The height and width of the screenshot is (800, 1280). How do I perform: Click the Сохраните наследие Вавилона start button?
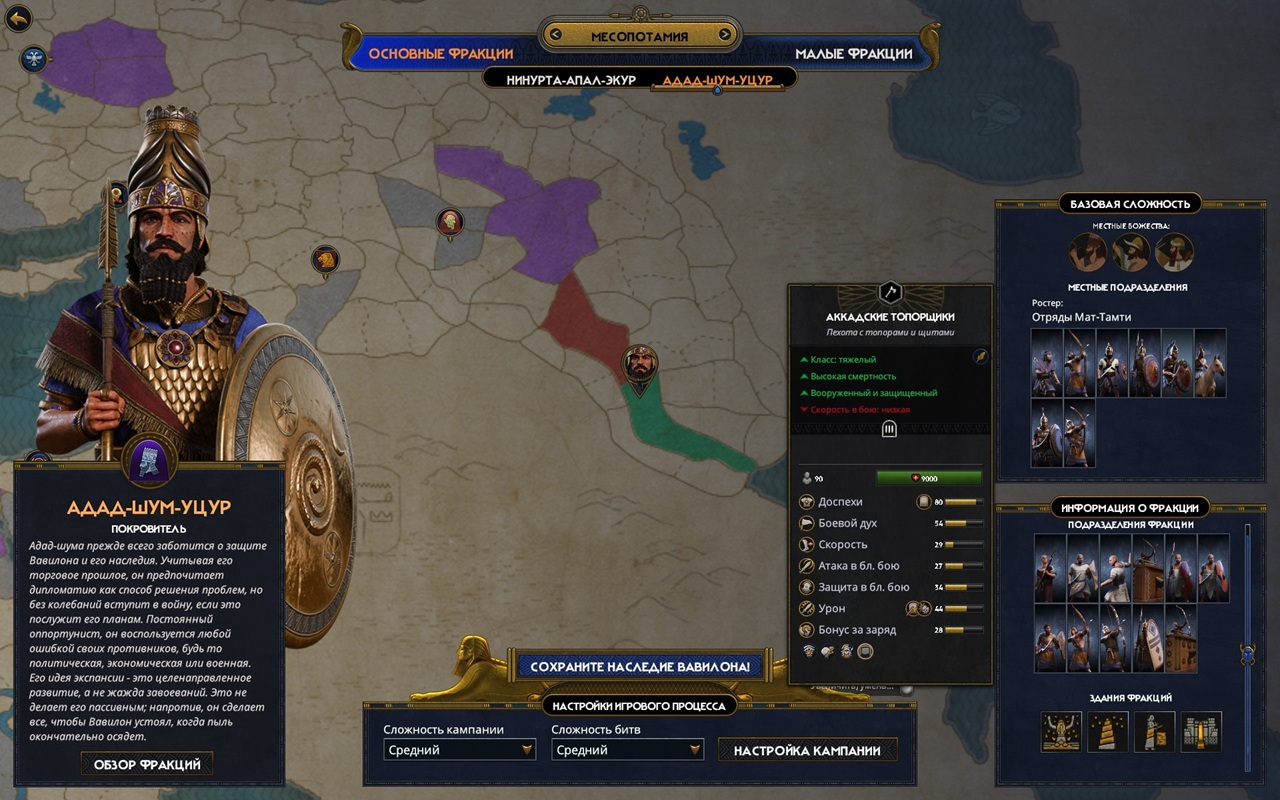(640, 666)
